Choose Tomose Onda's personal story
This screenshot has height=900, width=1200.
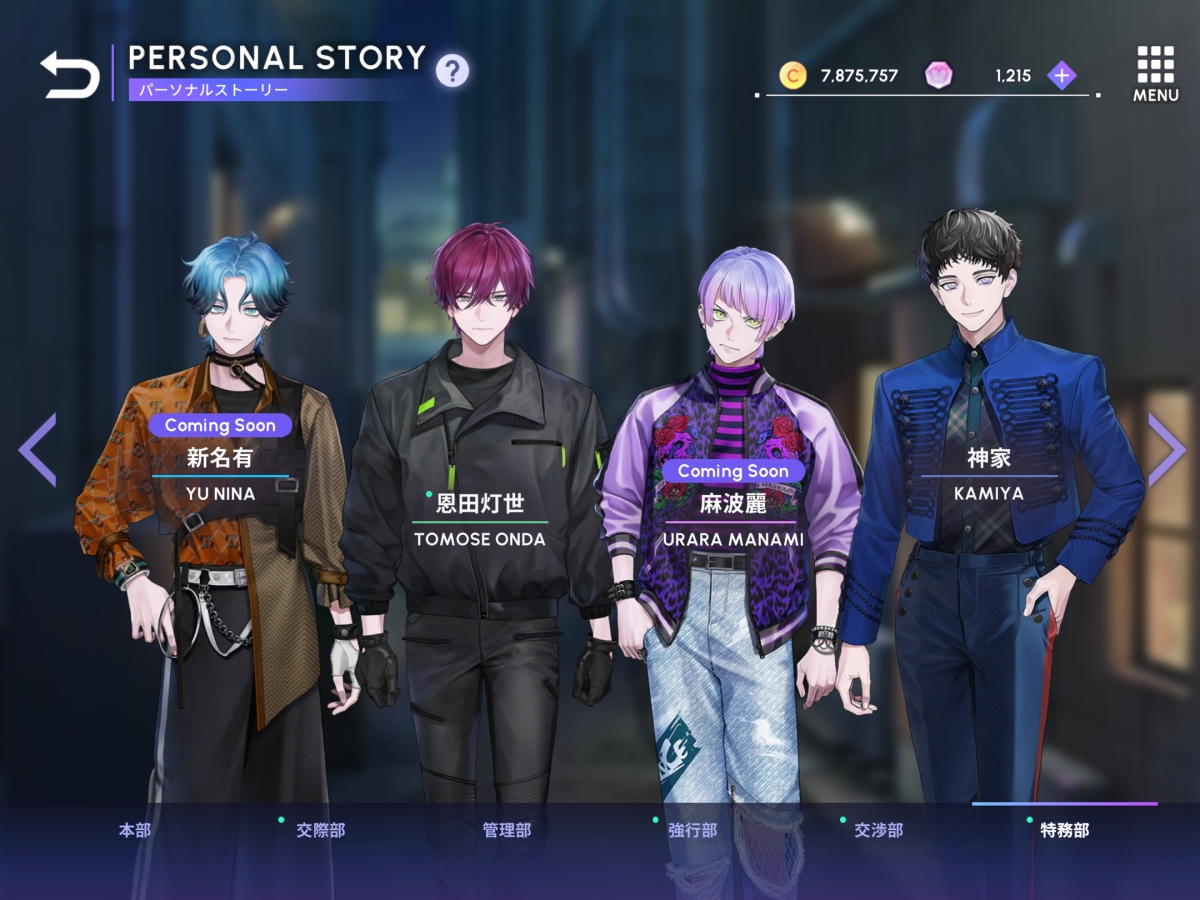[480, 520]
